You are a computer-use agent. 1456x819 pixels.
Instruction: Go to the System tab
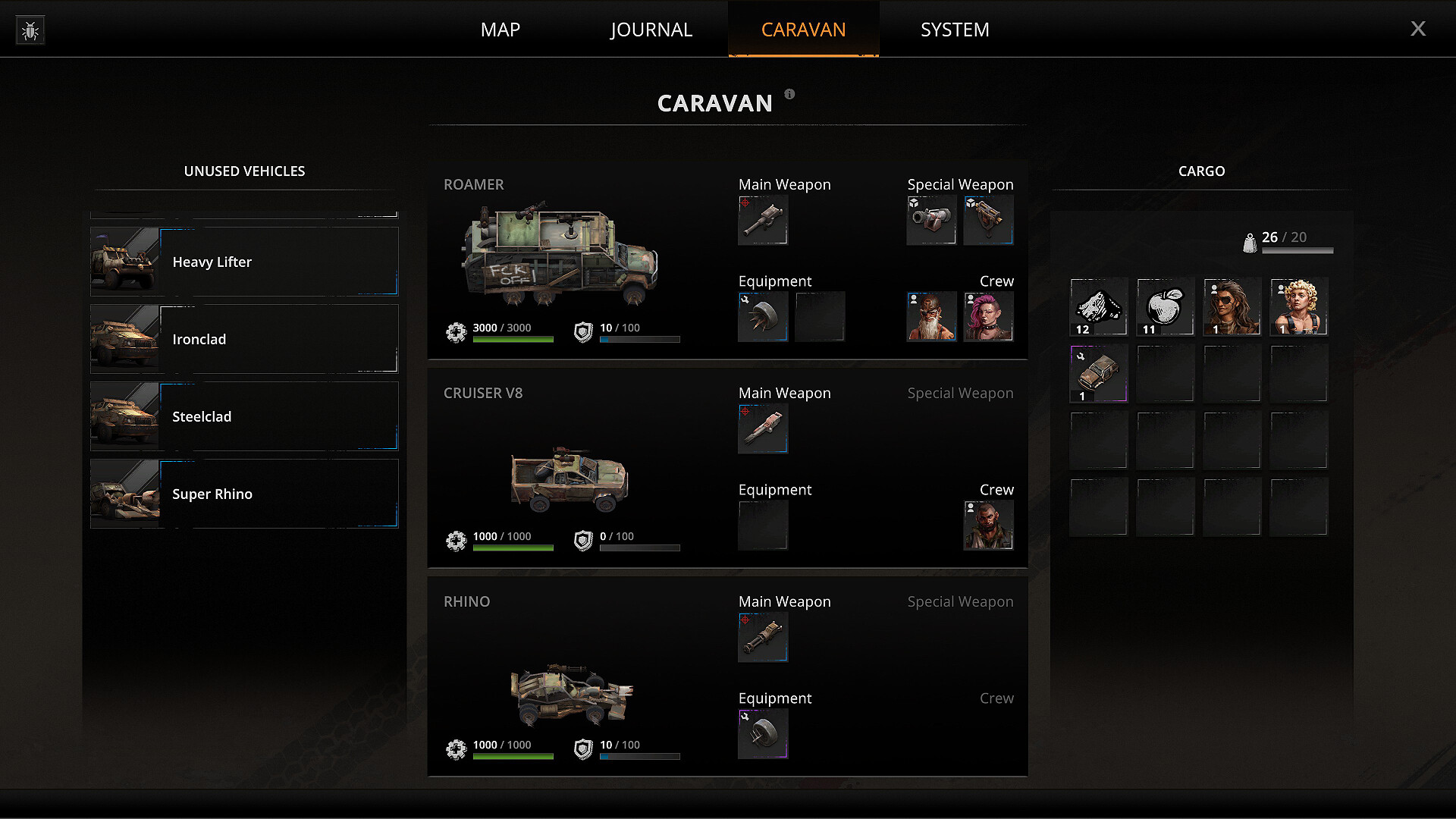click(x=955, y=30)
